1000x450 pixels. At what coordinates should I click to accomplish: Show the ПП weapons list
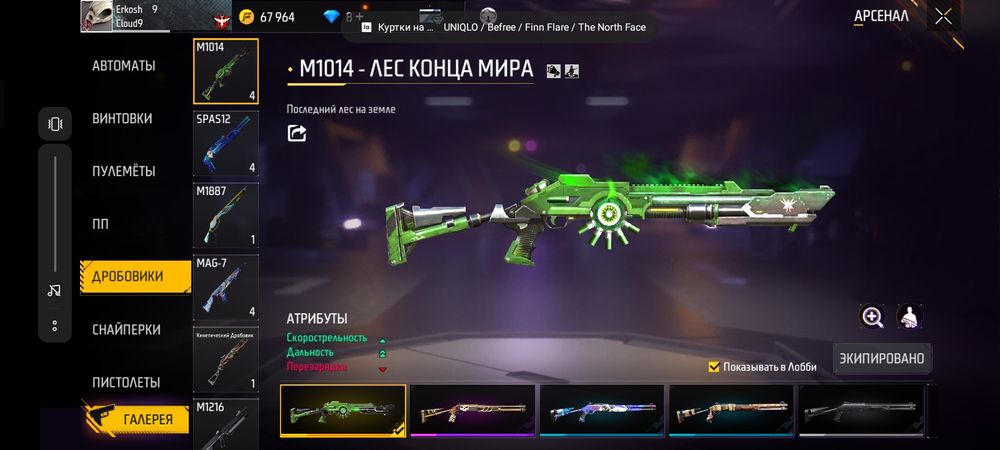coord(100,223)
